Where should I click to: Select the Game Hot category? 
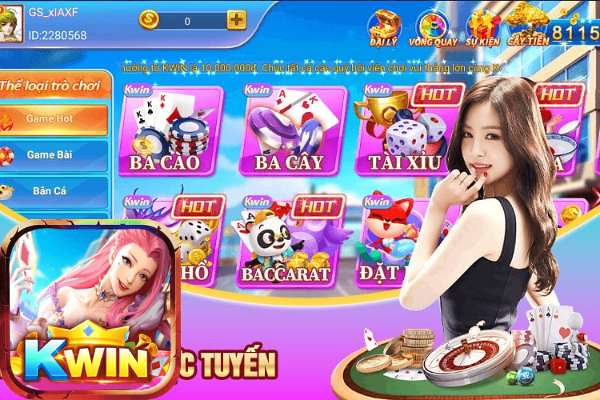(x=54, y=119)
